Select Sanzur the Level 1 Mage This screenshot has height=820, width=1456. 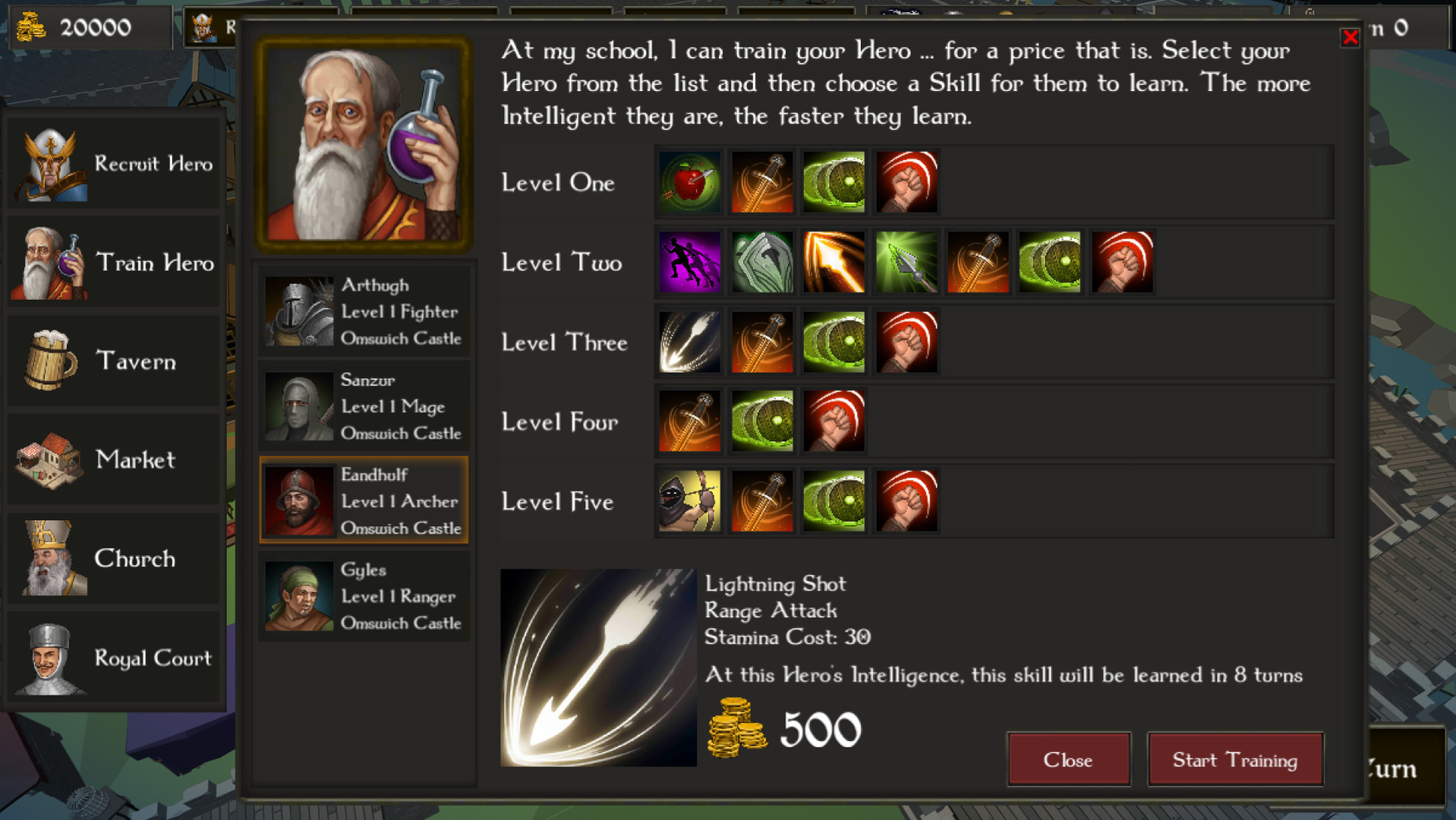[x=364, y=407]
